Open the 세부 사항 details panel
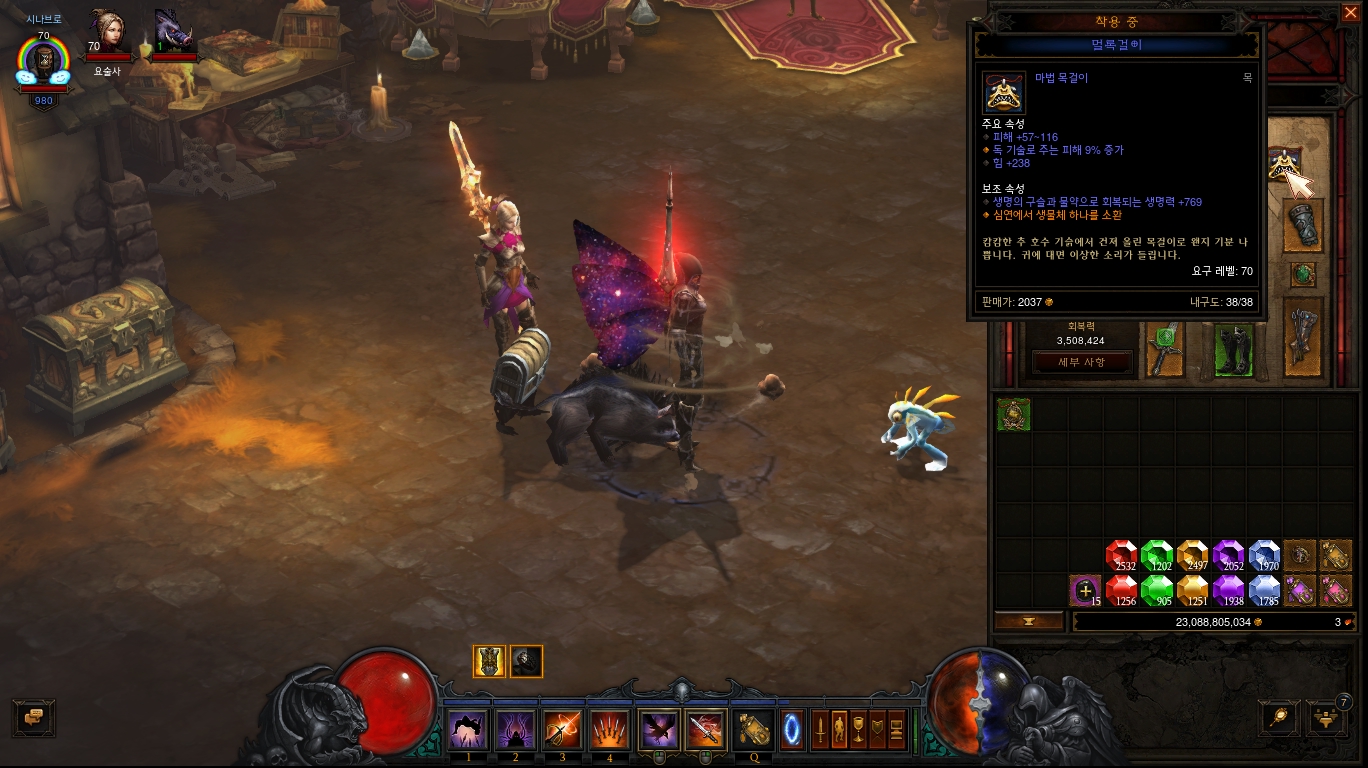The height and width of the screenshot is (768, 1368). (1082, 362)
